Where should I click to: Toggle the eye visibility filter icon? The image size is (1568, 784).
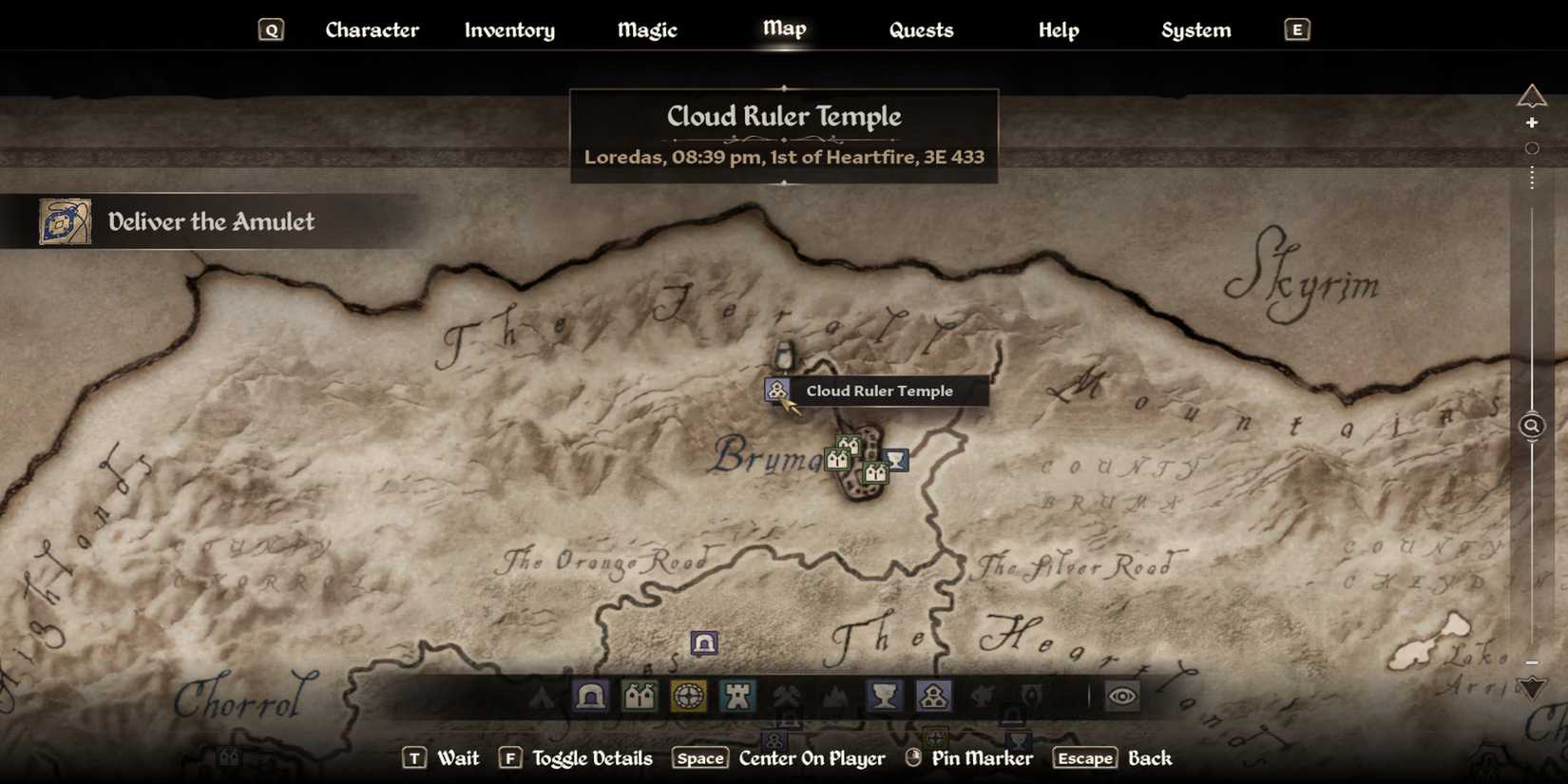[1123, 697]
